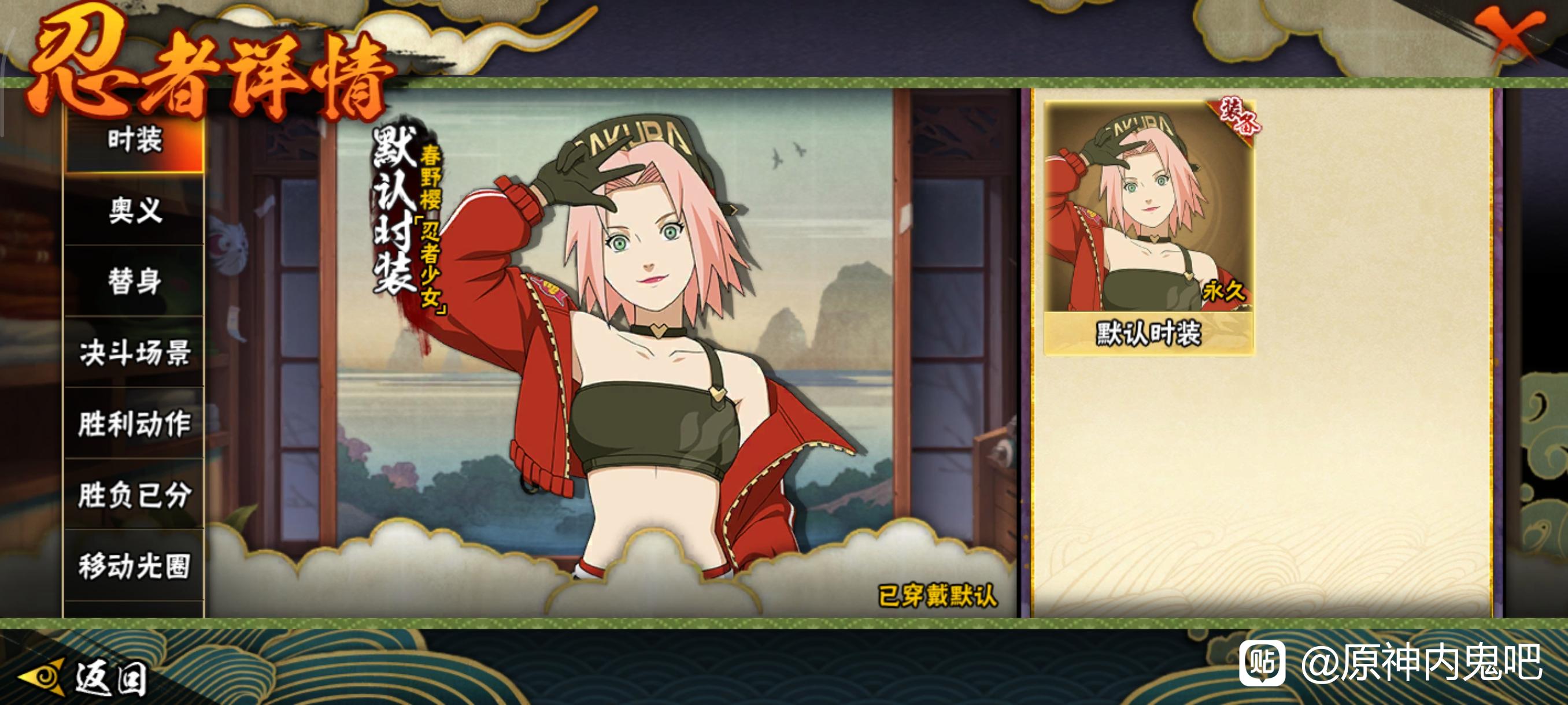The height and width of the screenshot is (705, 1568).
Task: Go back with the 返回 button
Action: pyautogui.click(x=85, y=677)
